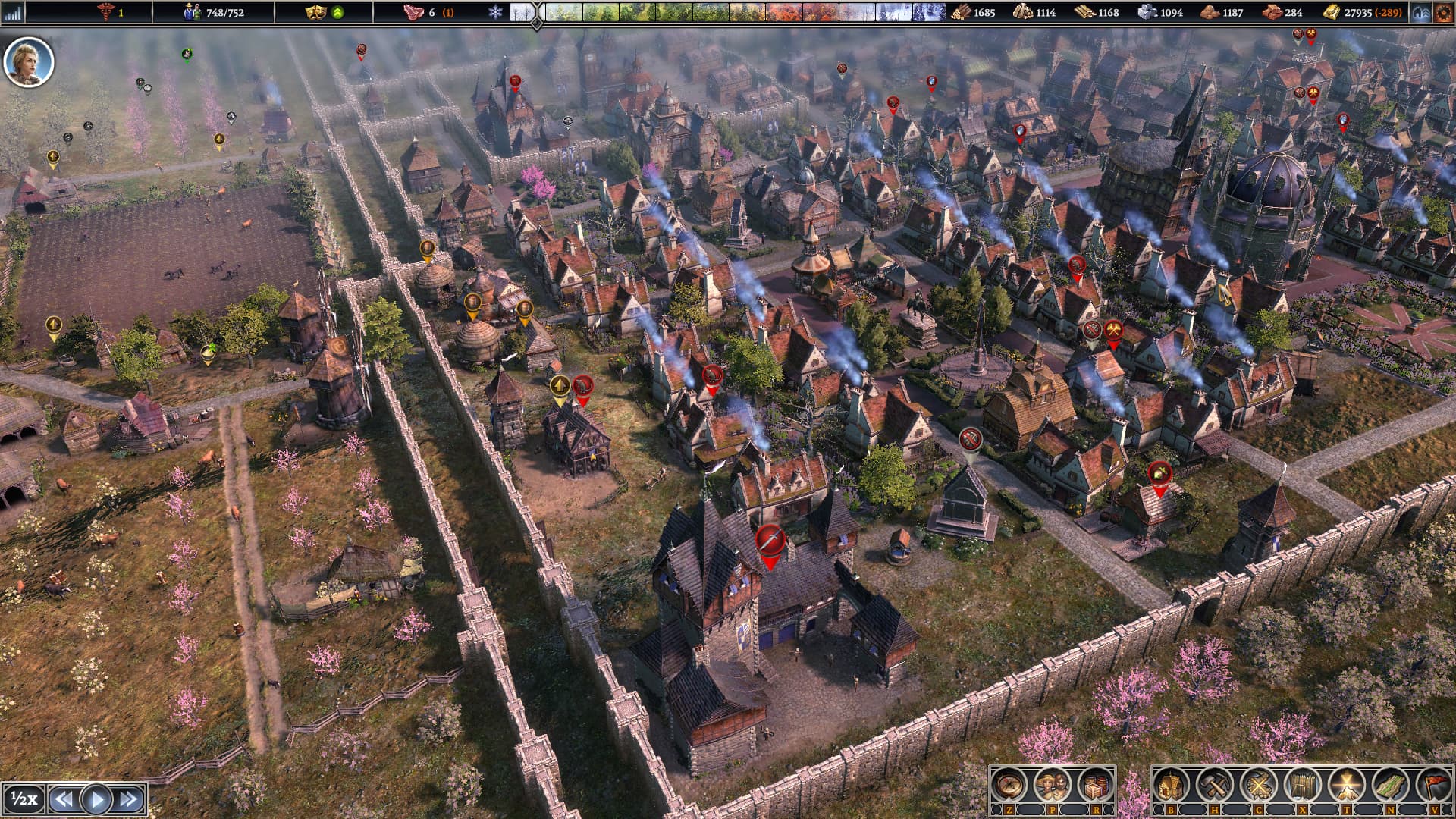Click the blue houses icon beside the gear
This screenshot has height=819, width=1456.
[1421, 12]
